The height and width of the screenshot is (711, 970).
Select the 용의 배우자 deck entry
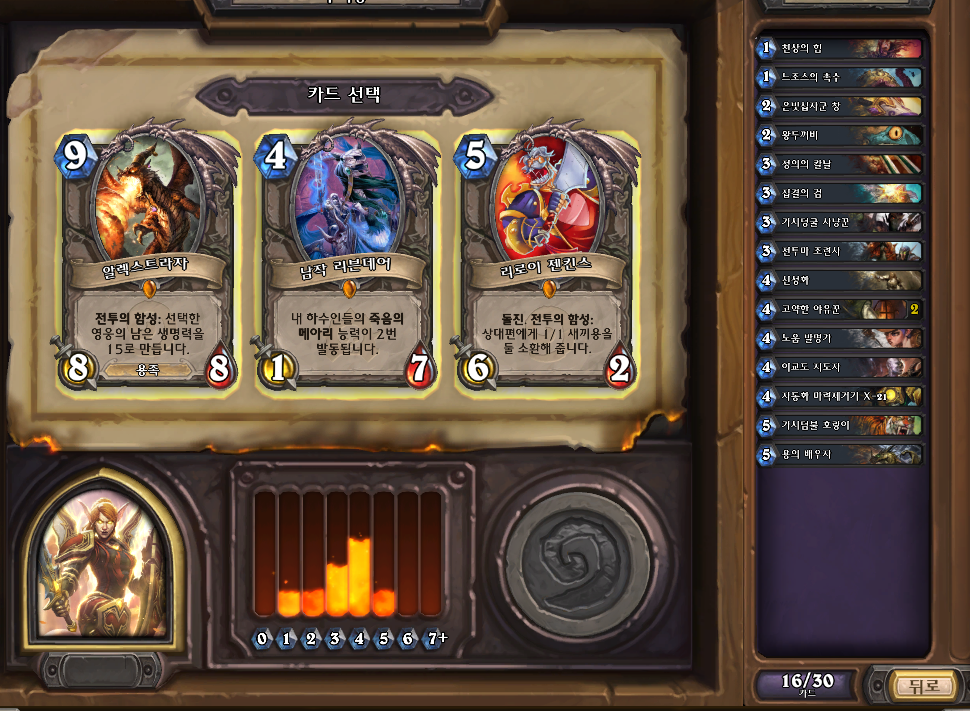[840, 454]
